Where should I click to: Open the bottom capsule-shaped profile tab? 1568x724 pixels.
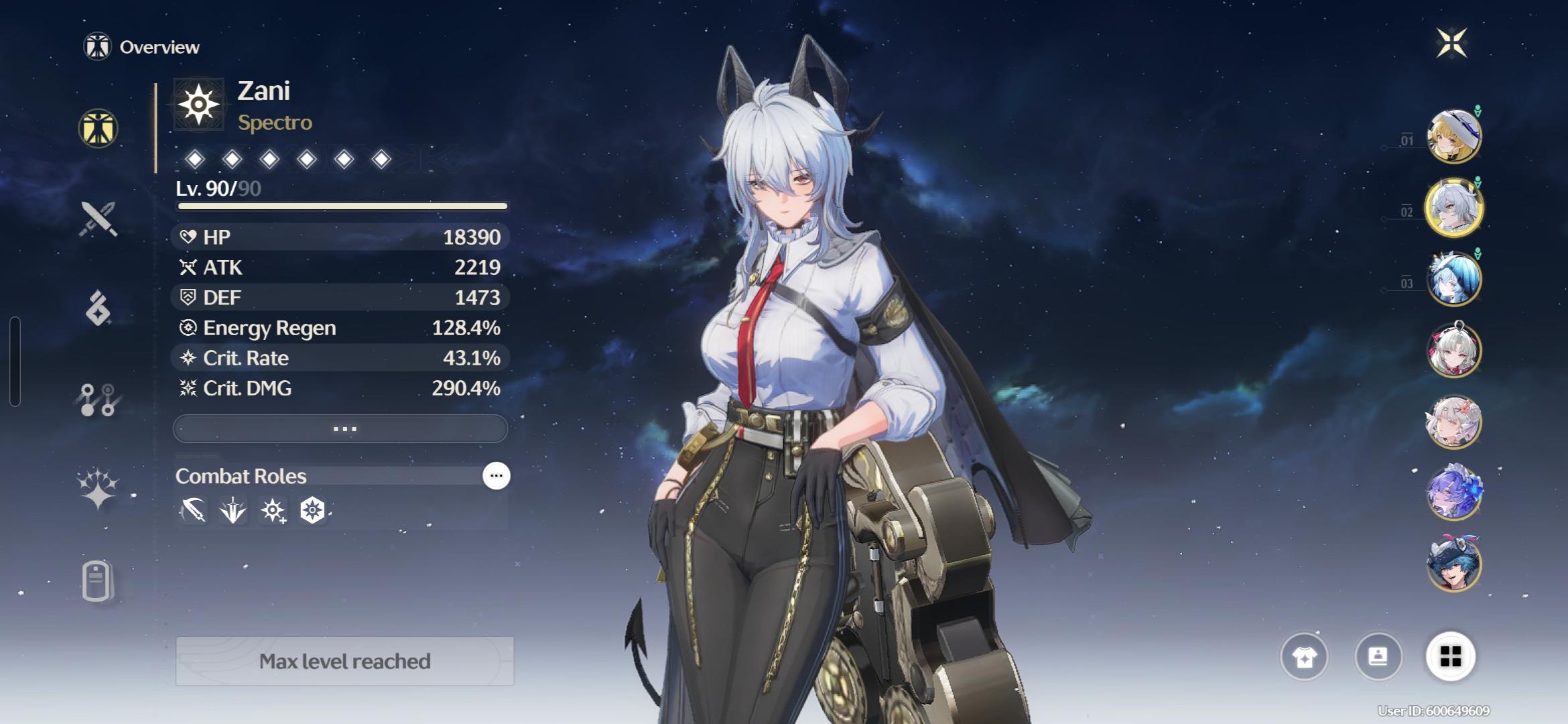click(97, 581)
